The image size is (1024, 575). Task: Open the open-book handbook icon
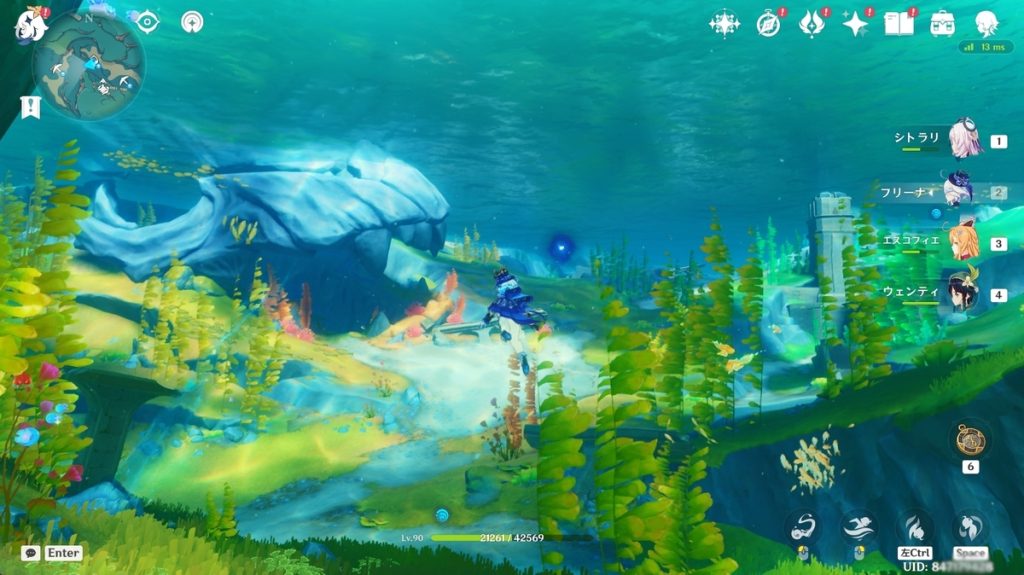[898, 23]
